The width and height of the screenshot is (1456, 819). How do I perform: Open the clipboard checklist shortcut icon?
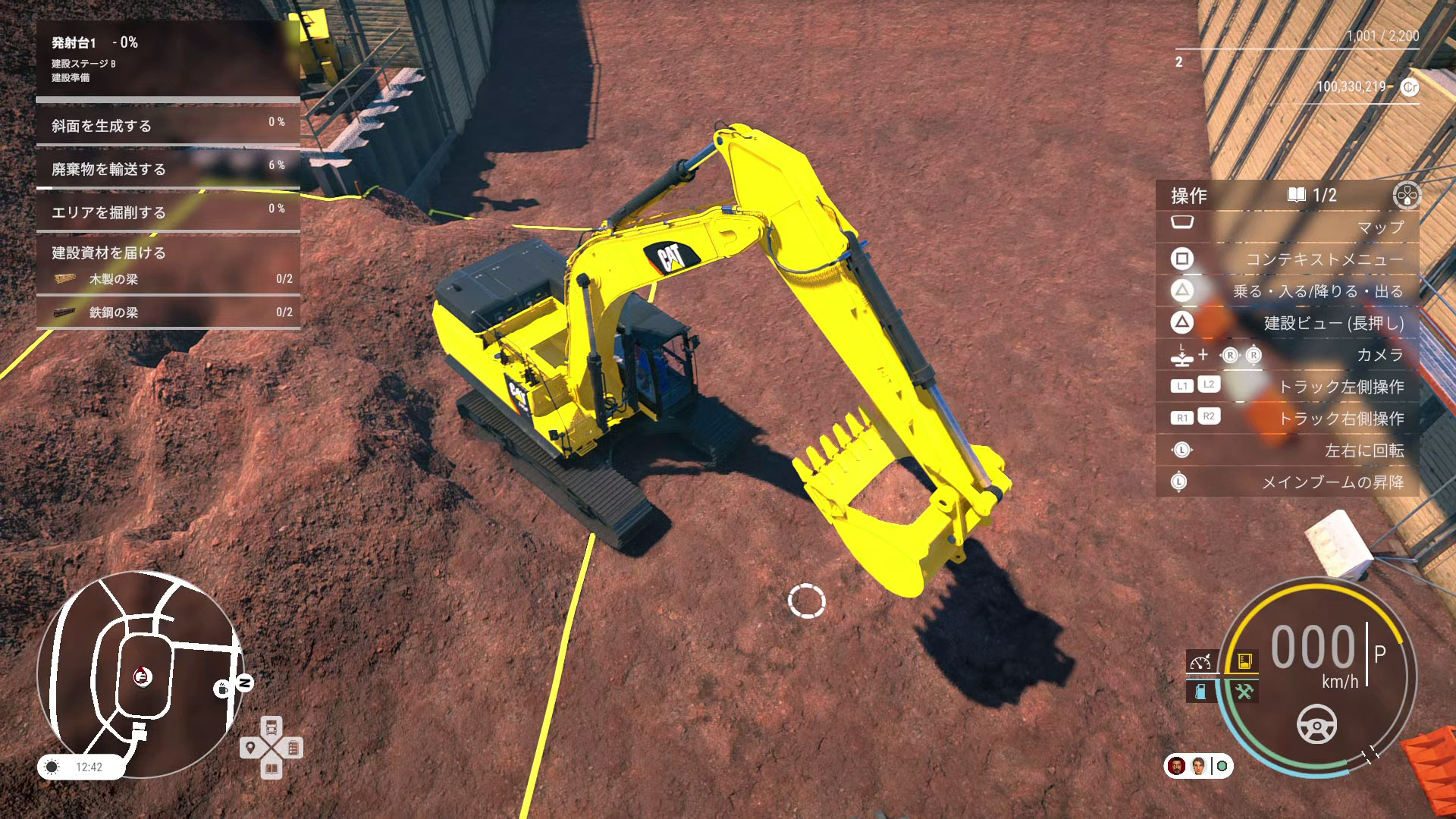[293, 748]
